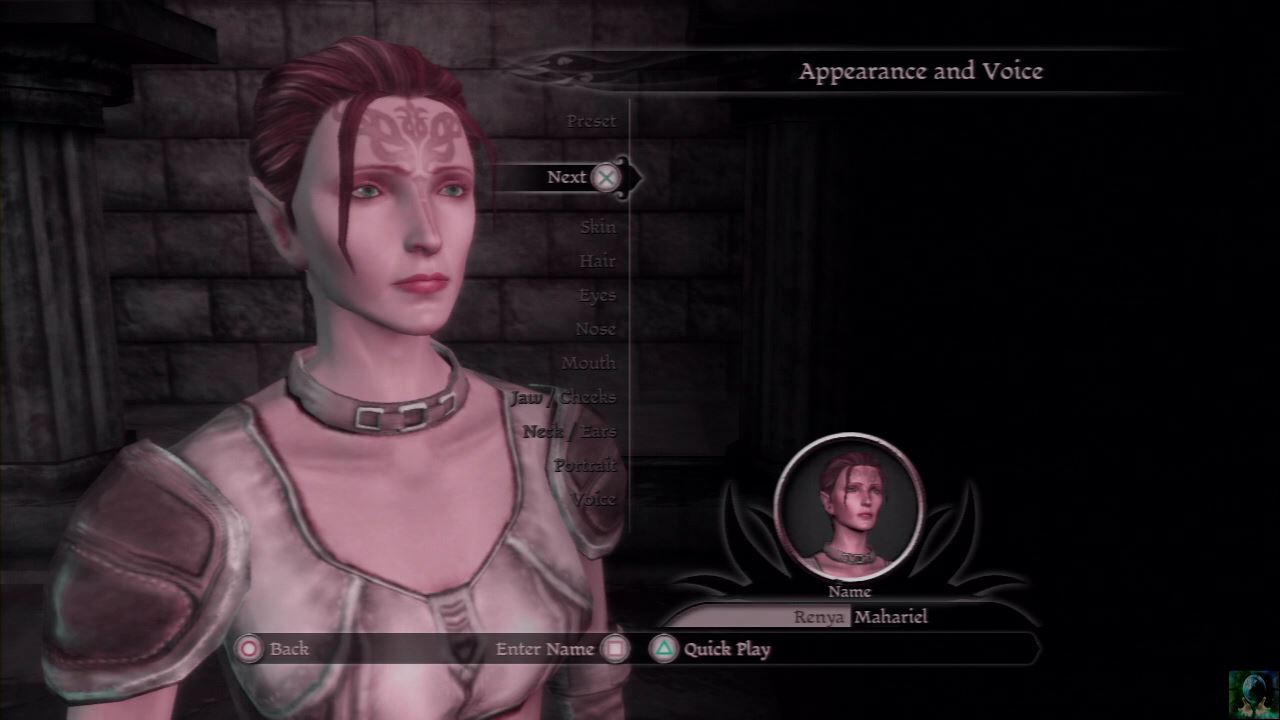Image resolution: width=1280 pixels, height=720 pixels.
Task: Open Neck / Ears options
Action: pos(569,431)
